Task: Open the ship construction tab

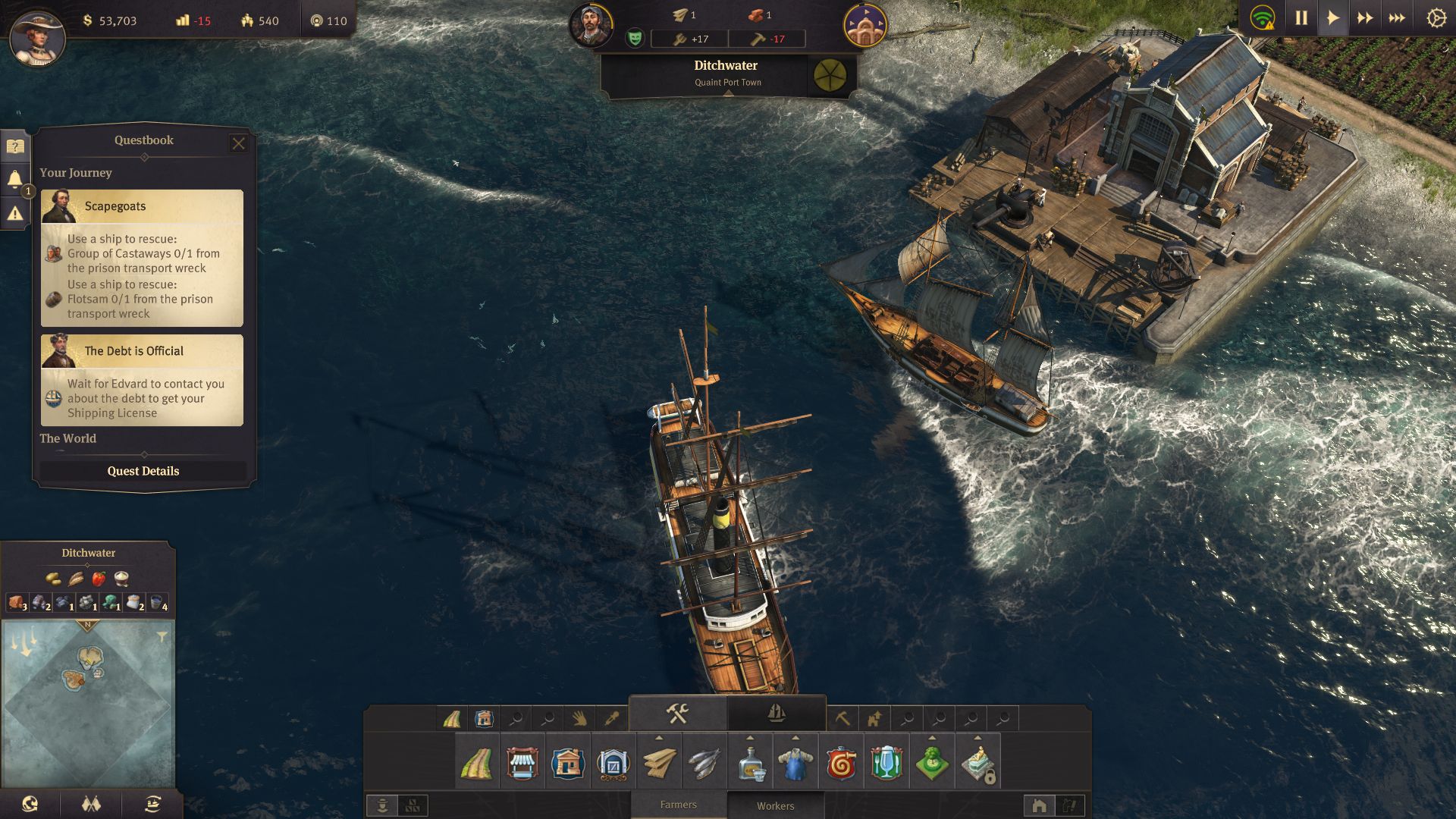Action: click(x=776, y=713)
